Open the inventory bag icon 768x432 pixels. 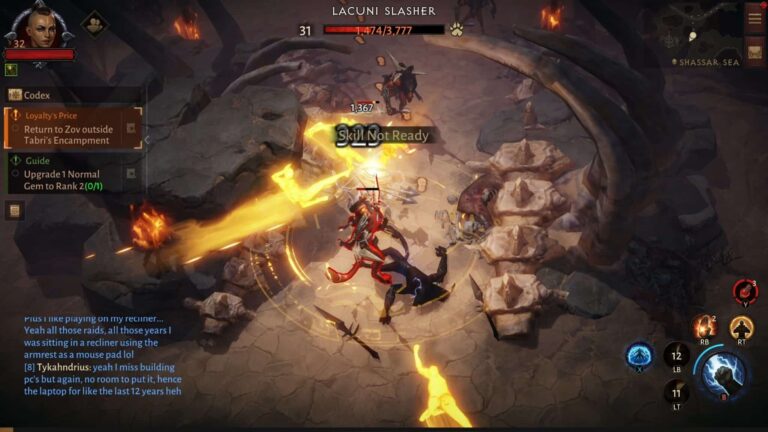pos(754,49)
